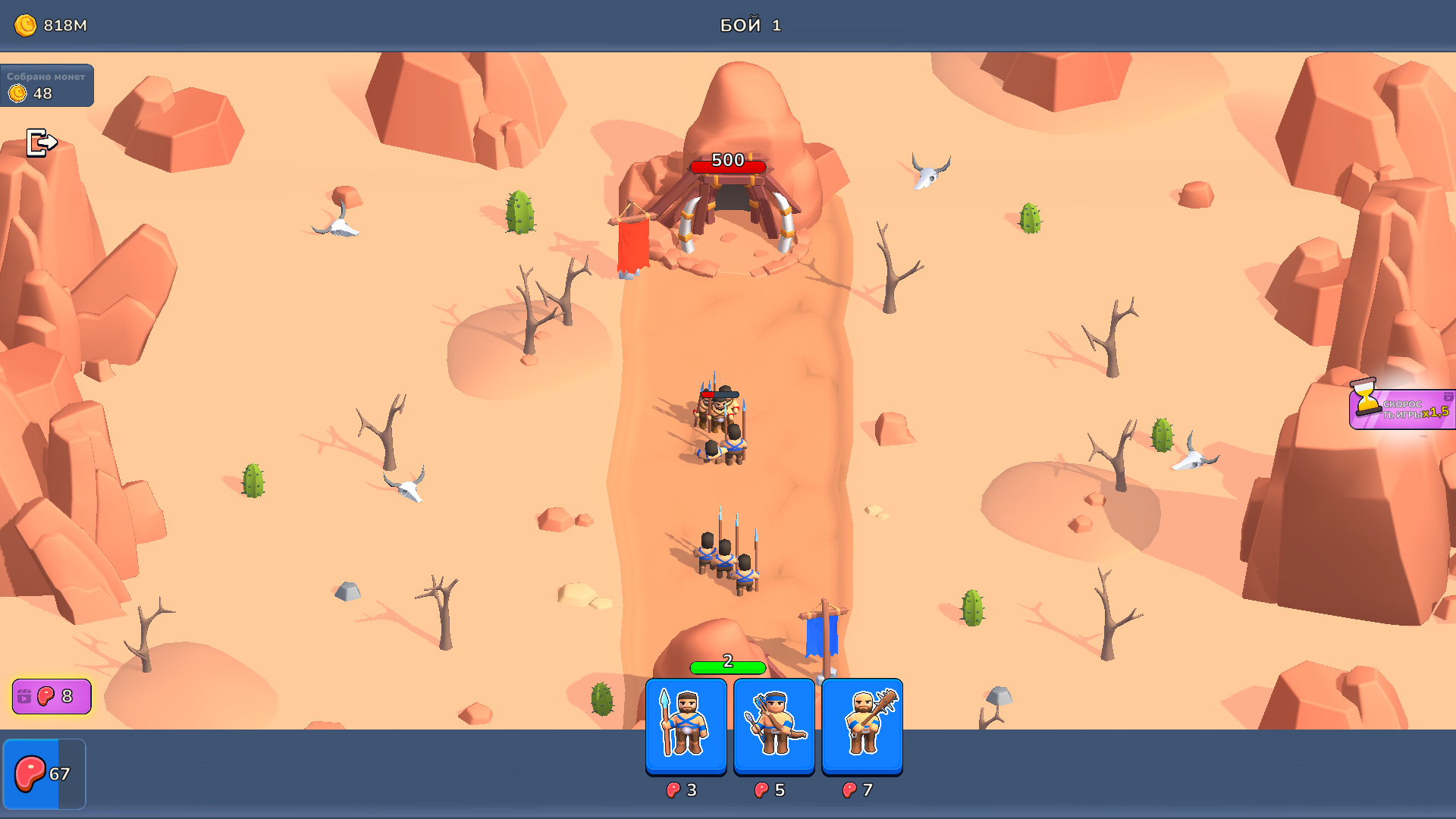Tap the meat icon on the purple reward box
This screenshot has height=819, width=1456.
(45, 695)
